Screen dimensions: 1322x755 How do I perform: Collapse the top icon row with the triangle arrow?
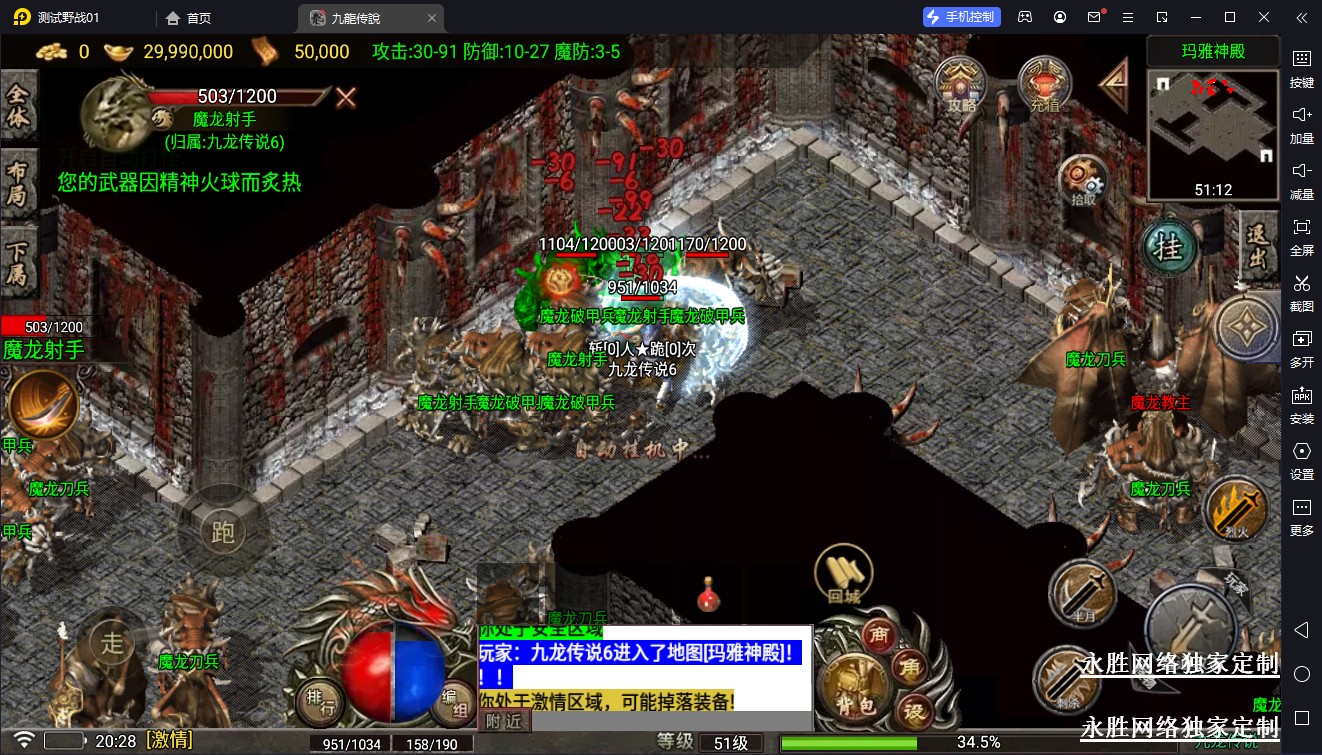1114,84
